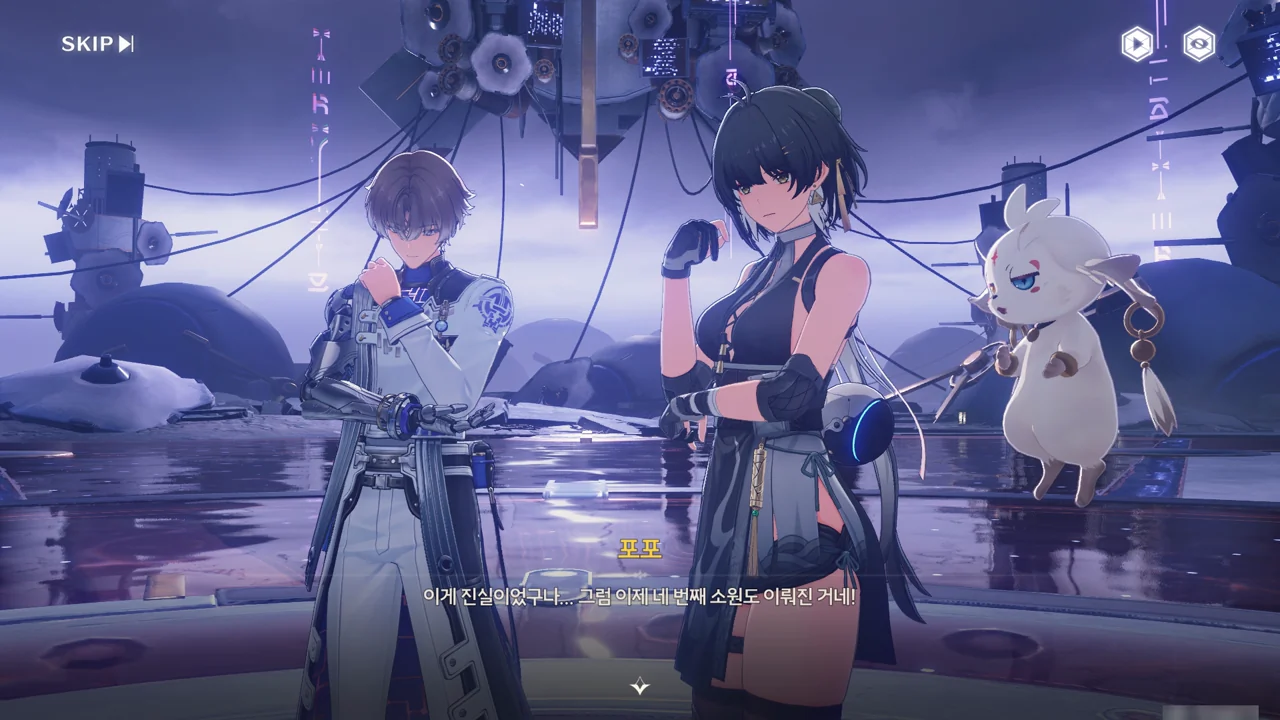Hide the dialogue interface with eye icon
Image resolution: width=1280 pixels, height=720 pixels.
tap(1199, 44)
